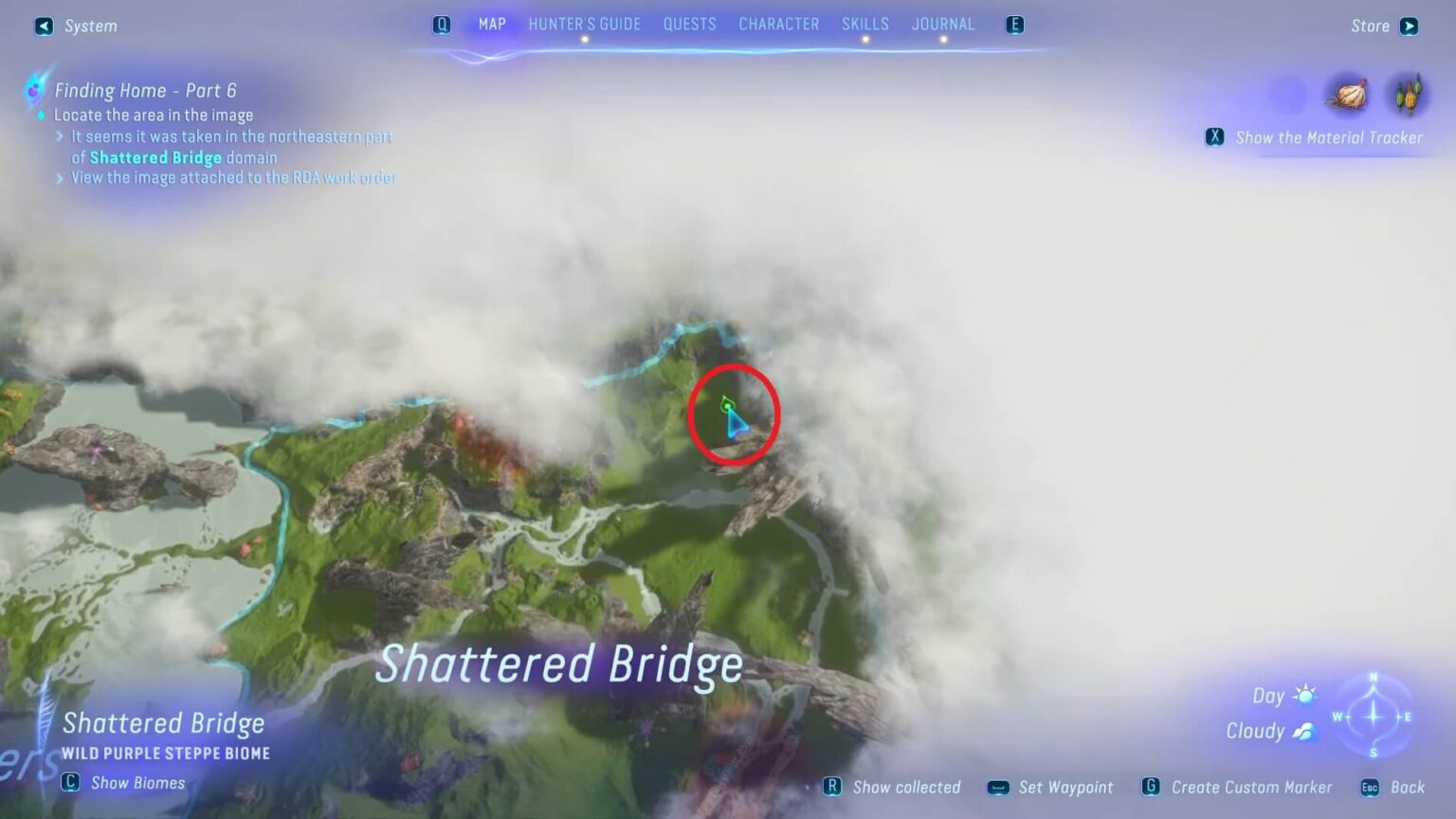Viewport: 1456px width, 819px height.
Task: Select the Day sun icon
Action: pos(1306,695)
